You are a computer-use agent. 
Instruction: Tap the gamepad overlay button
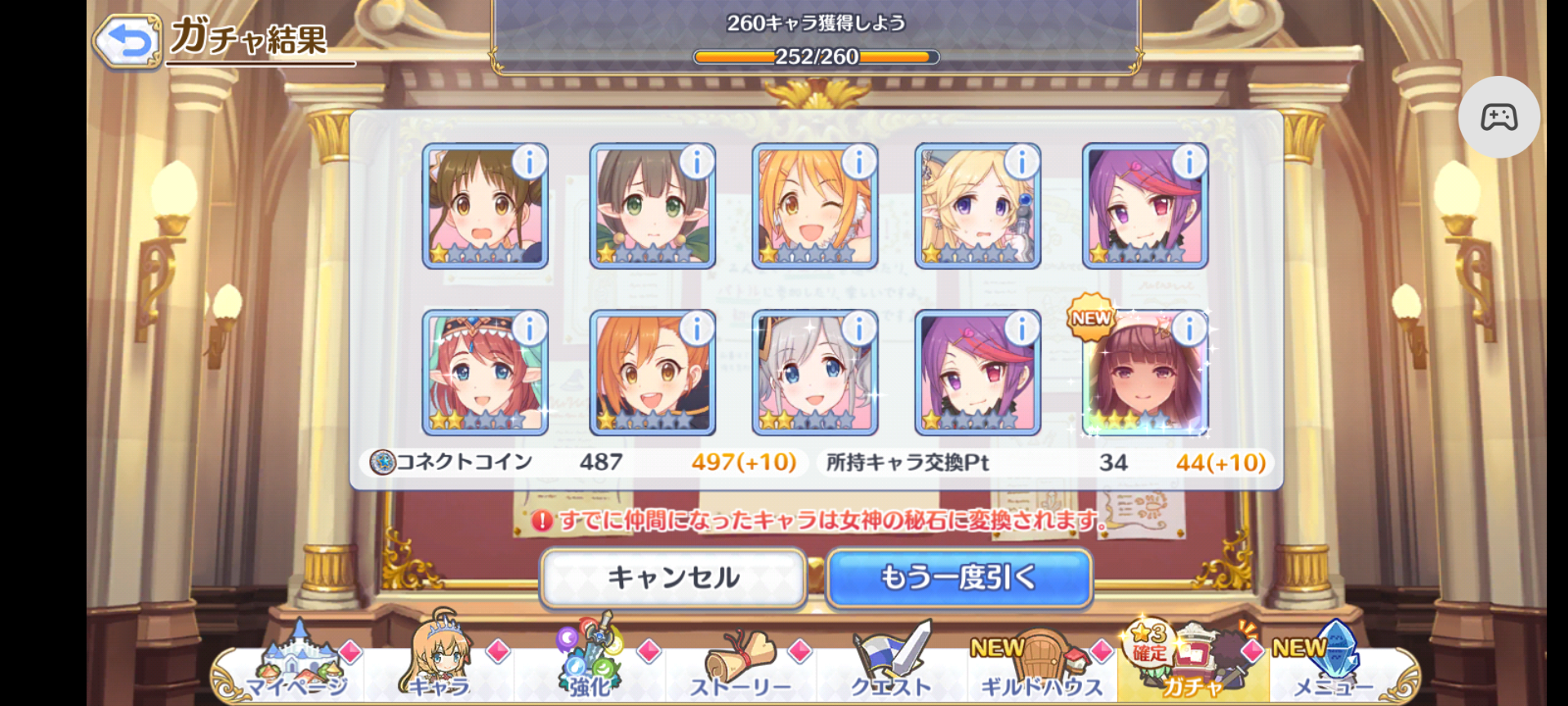[1499, 117]
